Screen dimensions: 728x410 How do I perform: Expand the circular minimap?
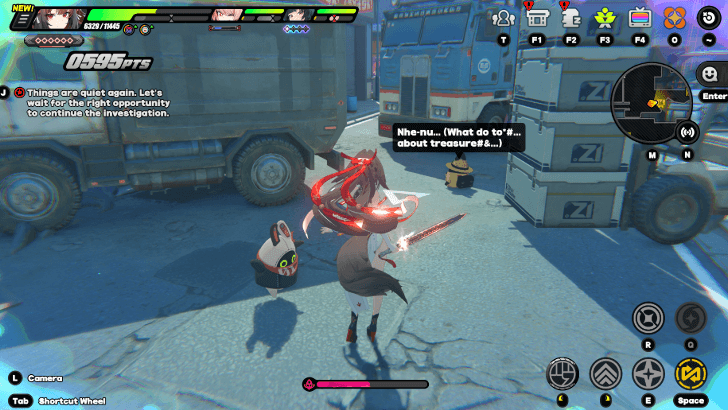click(651, 101)
